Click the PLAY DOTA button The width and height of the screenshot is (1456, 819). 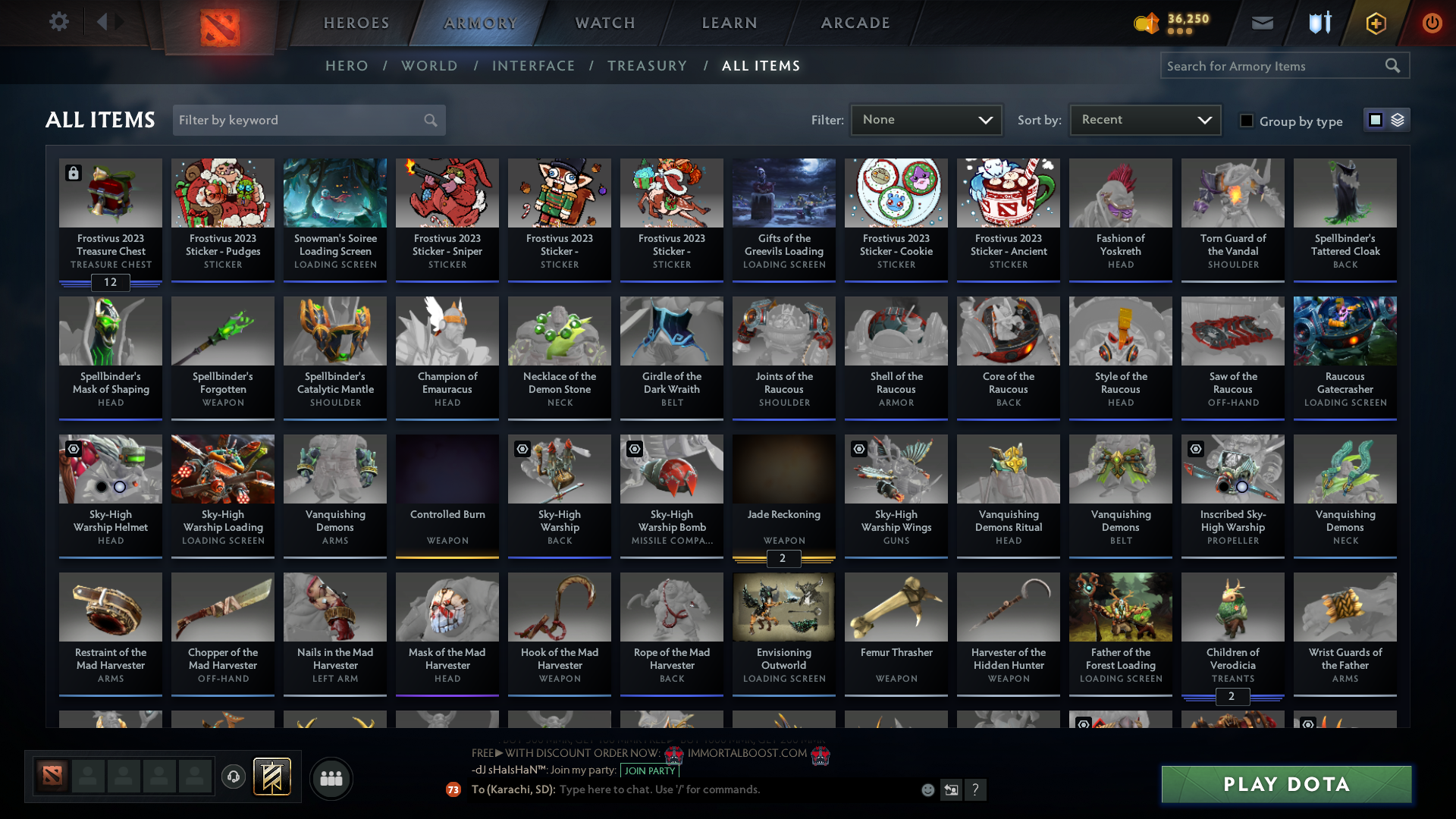point(1285,784)
